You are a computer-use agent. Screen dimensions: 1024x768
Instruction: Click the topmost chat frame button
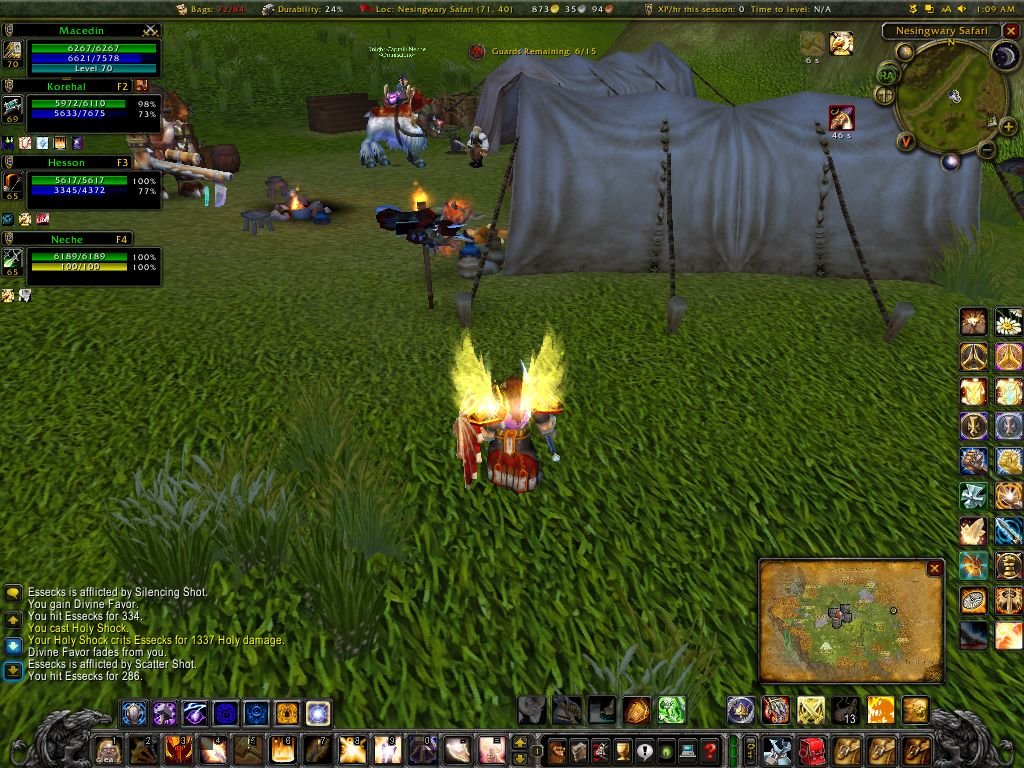pos(13,593)
